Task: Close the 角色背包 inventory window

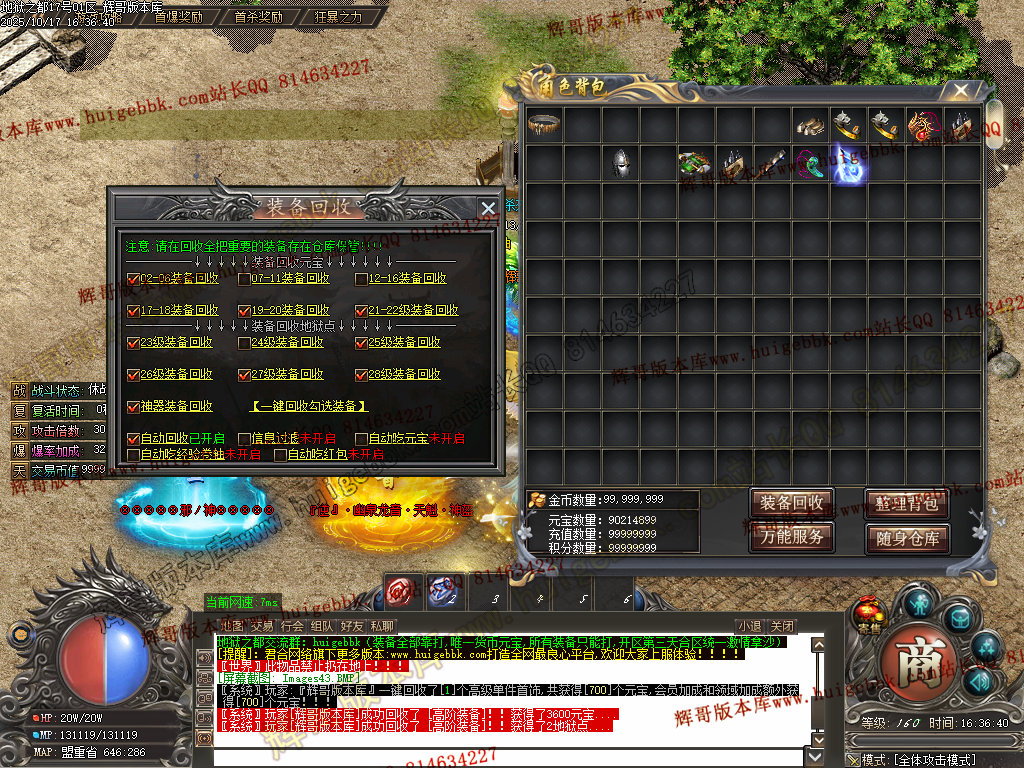Action: tap(961, 90)
